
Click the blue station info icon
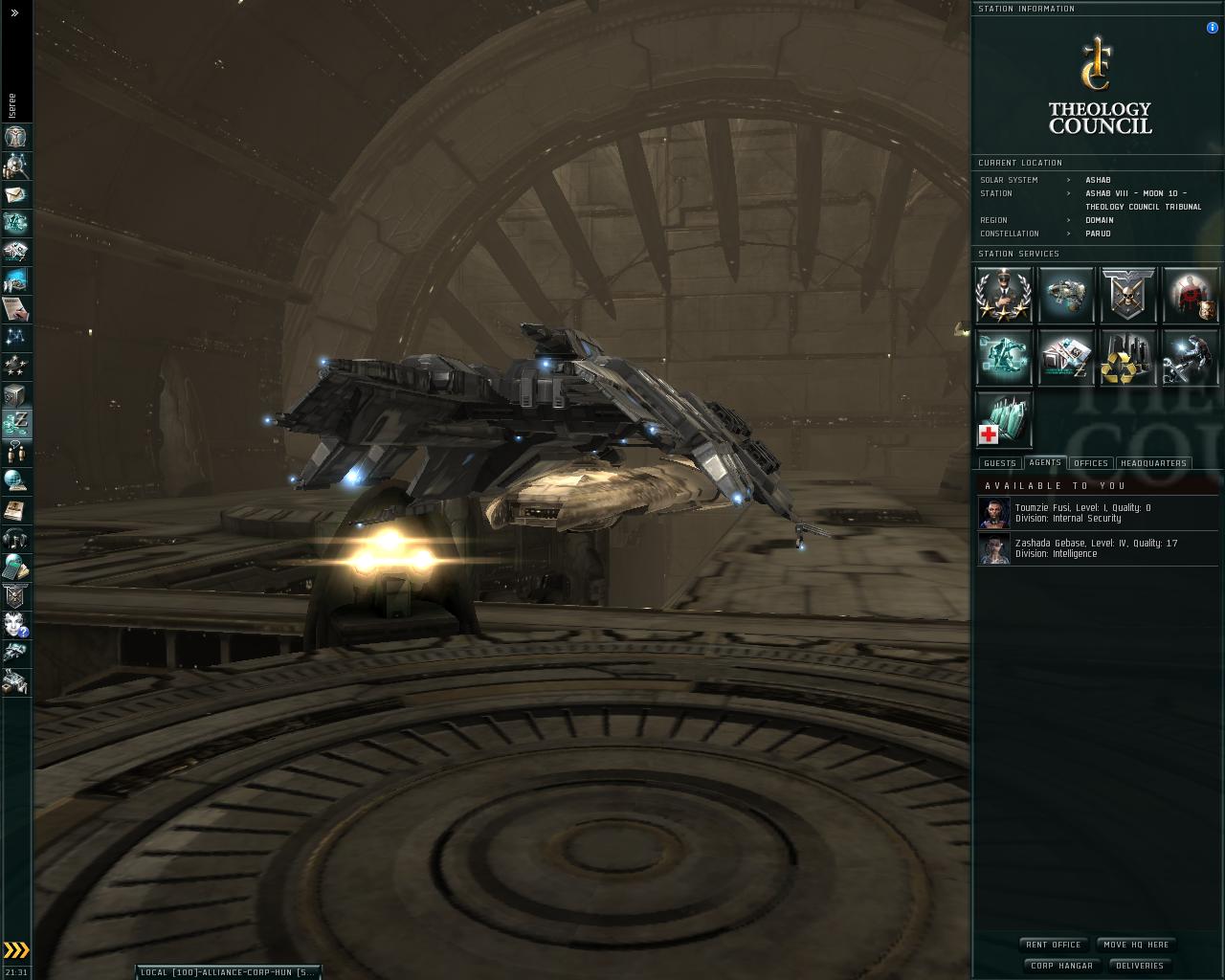click(x=1213, y=28)
